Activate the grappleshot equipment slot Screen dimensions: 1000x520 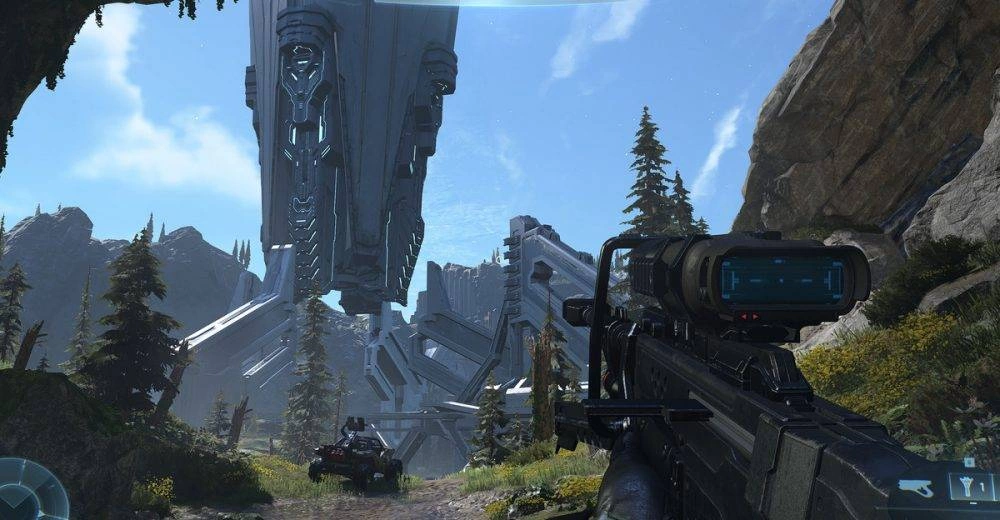click(x=969, y=487)
